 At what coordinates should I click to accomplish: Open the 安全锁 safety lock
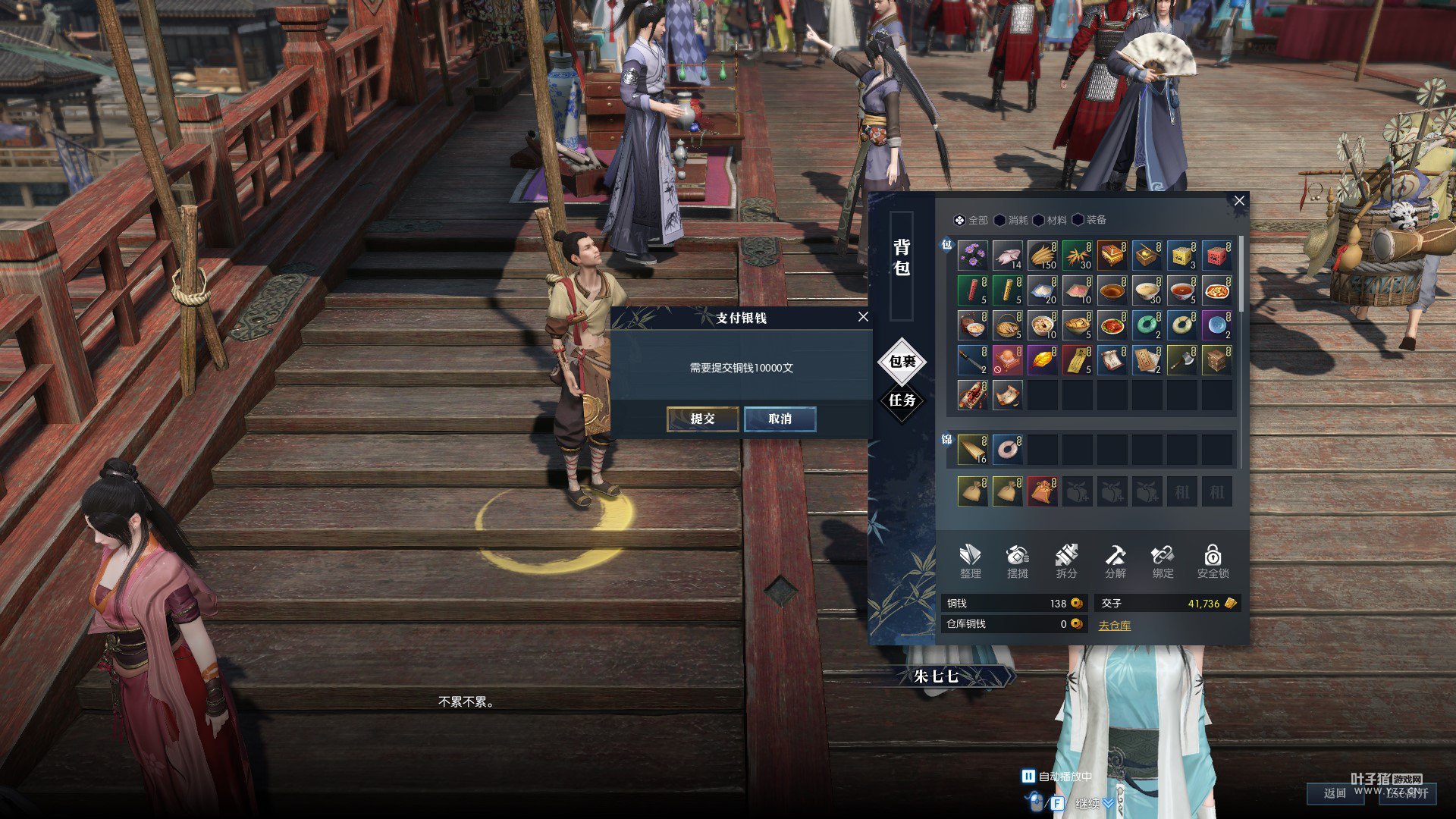tap(1213, 561)
